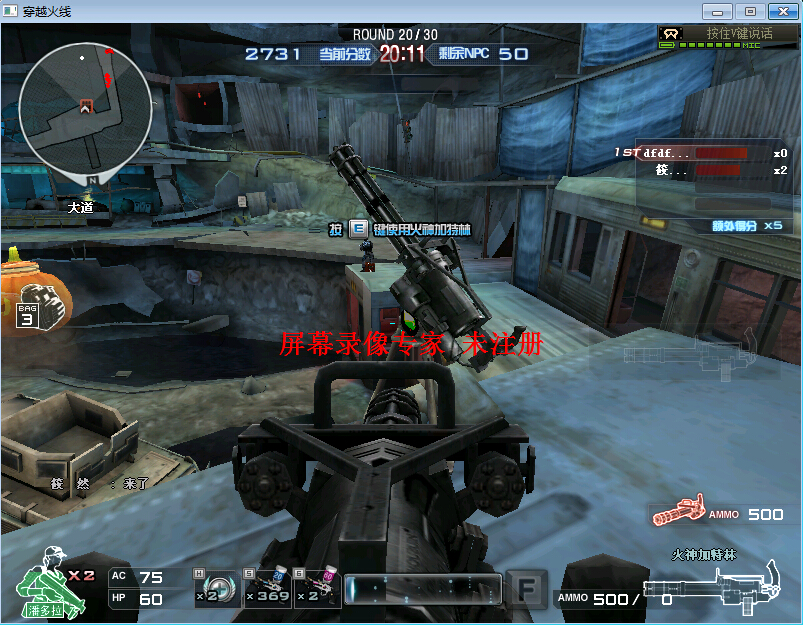Viewport: 803px width, 625px height.
Task: Click the voice chat headset icon
Action: click(671, 33)
